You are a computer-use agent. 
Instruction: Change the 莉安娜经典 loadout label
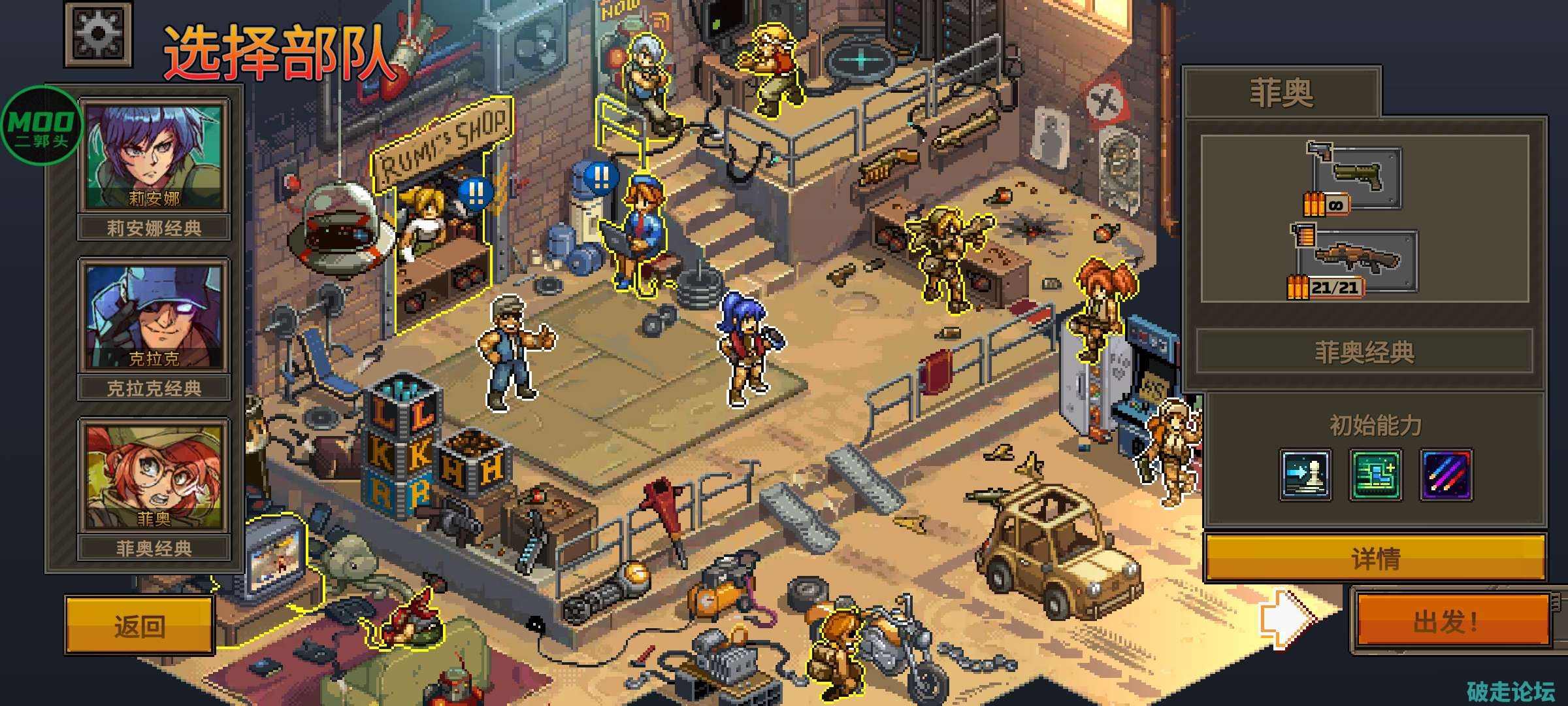(154, 228)
